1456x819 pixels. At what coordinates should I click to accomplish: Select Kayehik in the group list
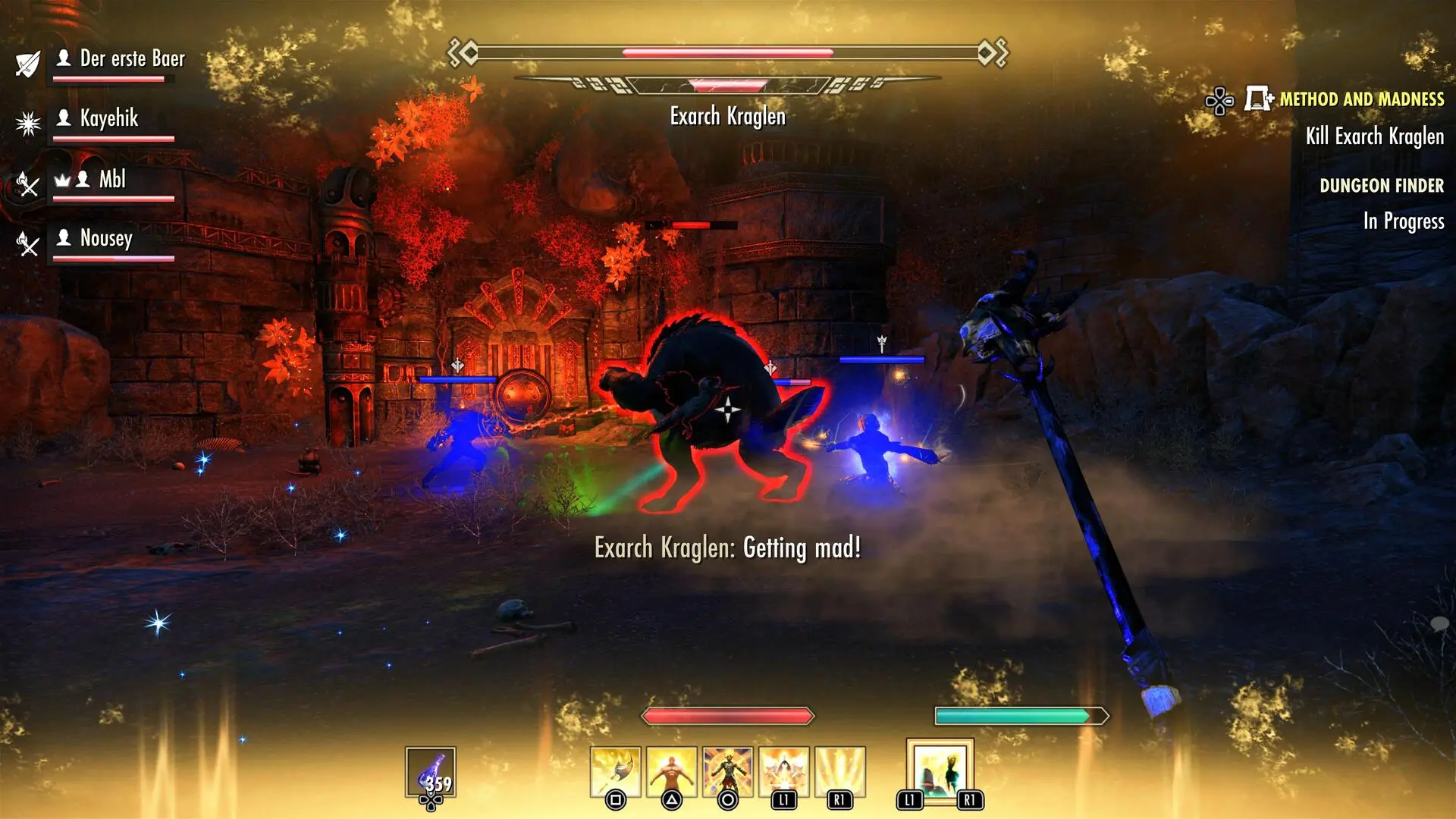coord(109,119)
